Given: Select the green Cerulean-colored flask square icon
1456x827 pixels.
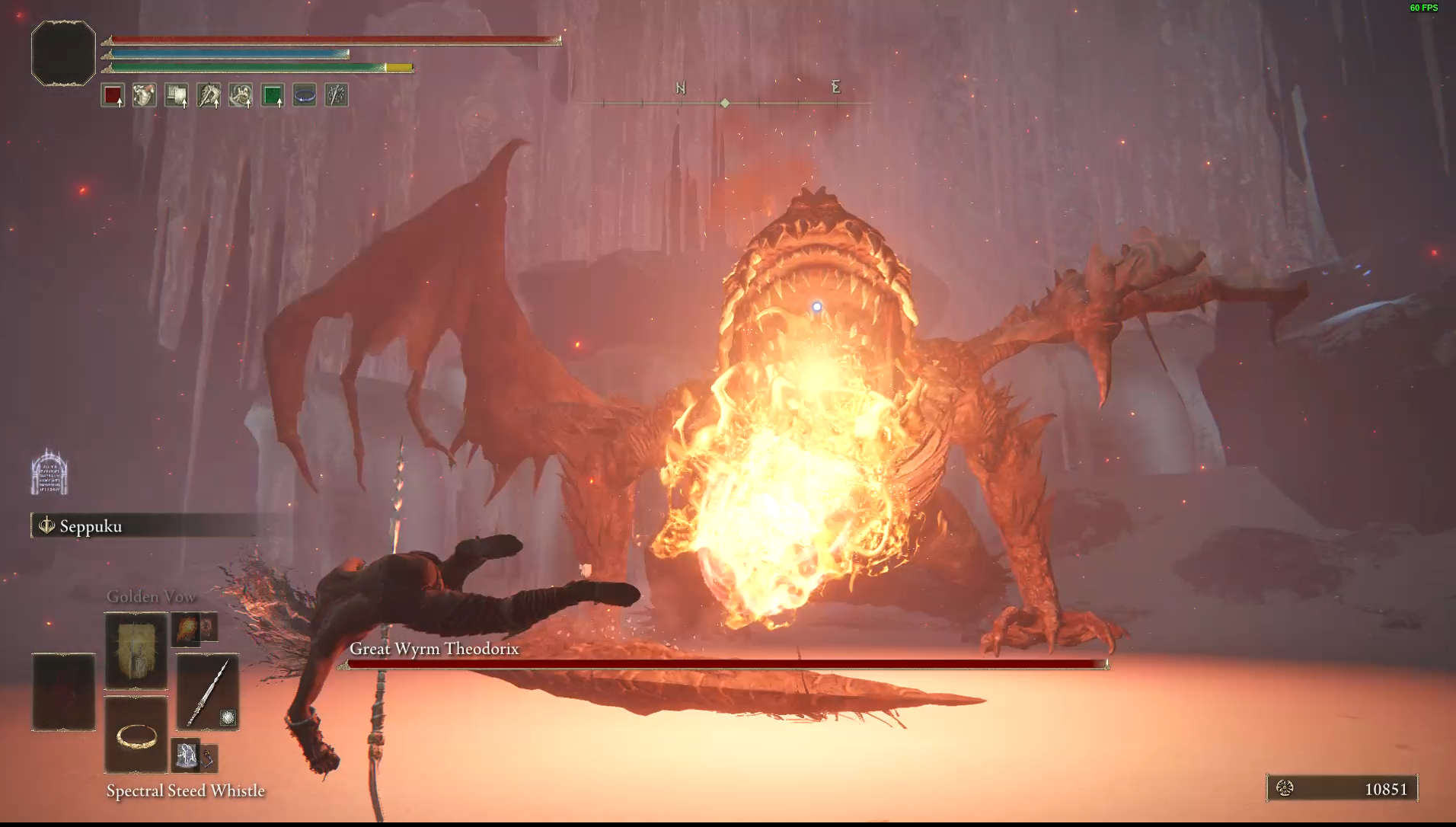Looking at the screenshot, I should click(x=272, y=94).
